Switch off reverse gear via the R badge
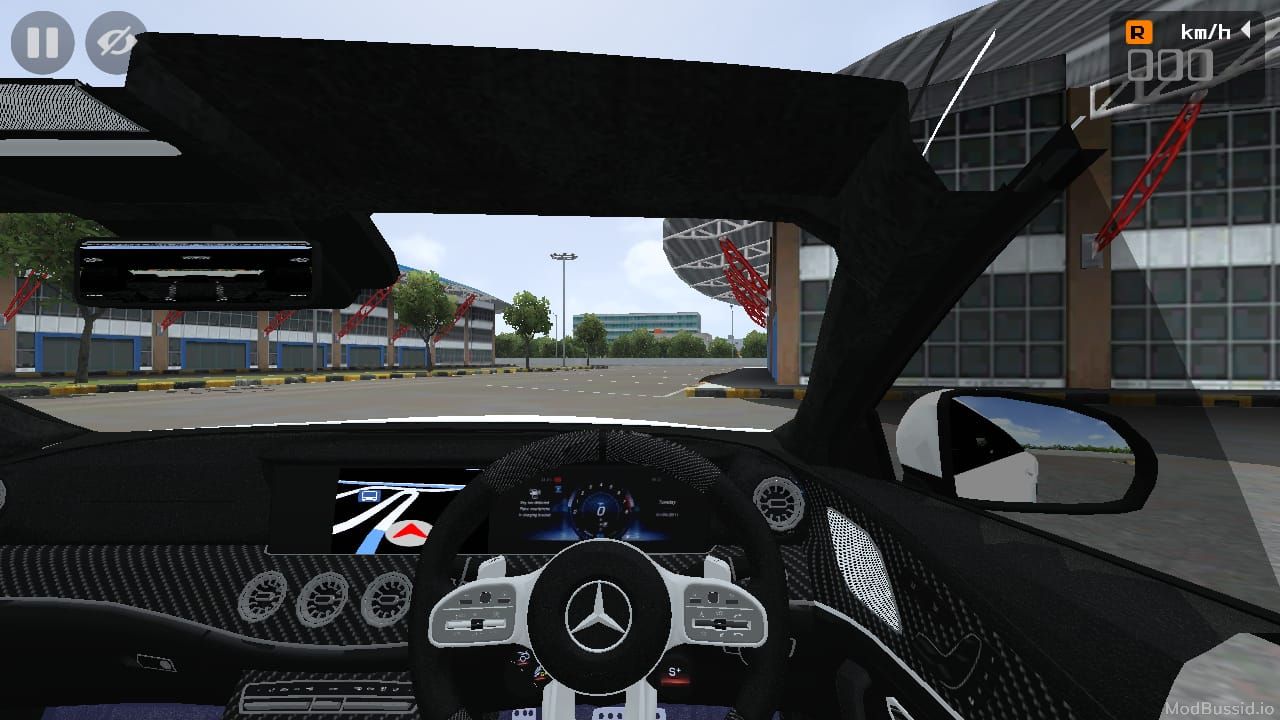The image size is (1280, 720). pyautogui.click(x=1138, y=31)
